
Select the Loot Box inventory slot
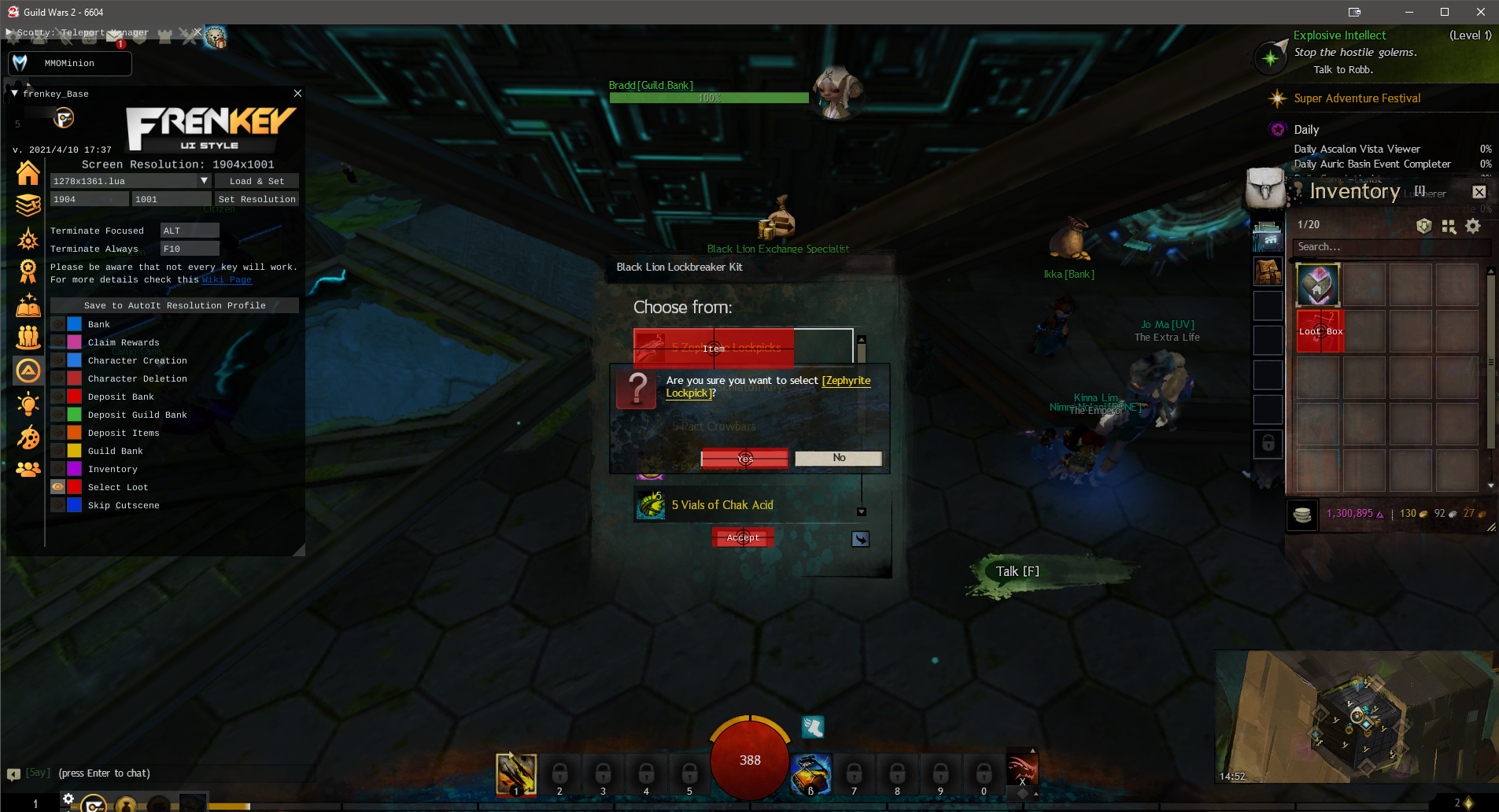(1320, 330)
